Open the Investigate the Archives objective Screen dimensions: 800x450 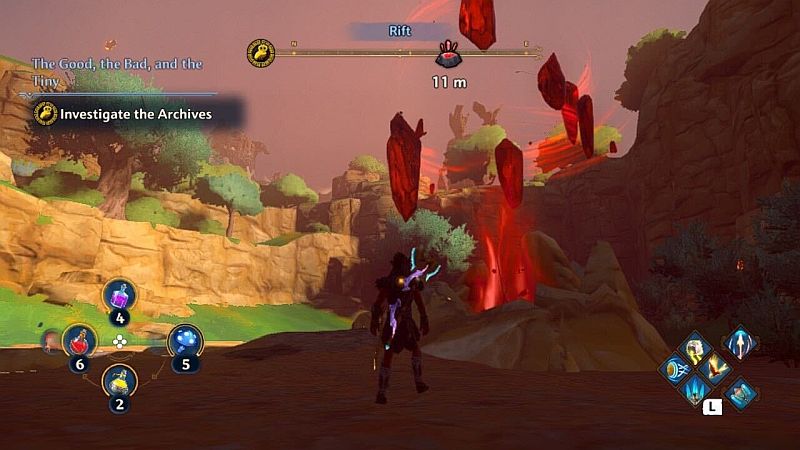tap(136, 114)
